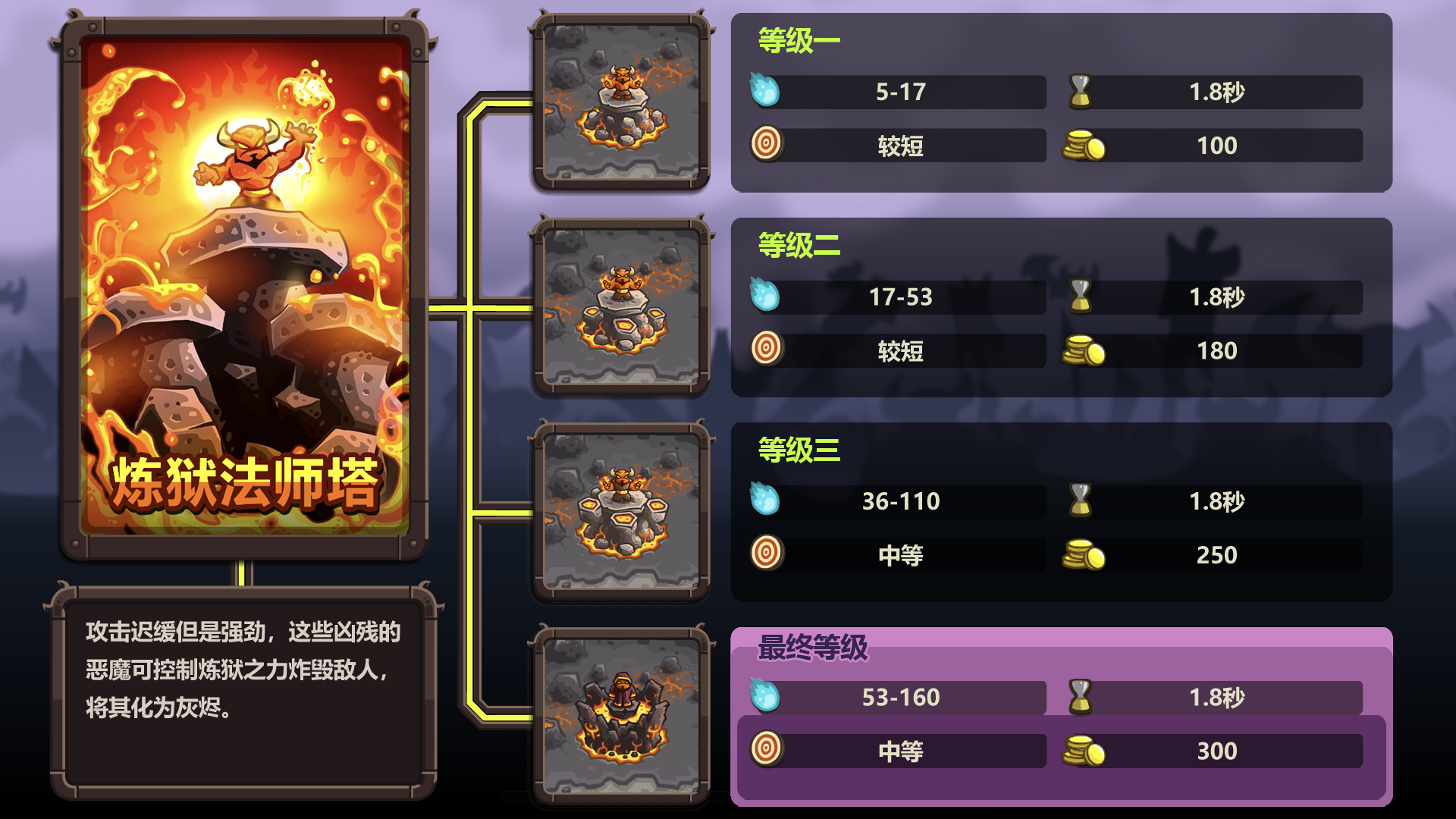Screen dimensions: 1456x819
Task: Click the damage fireball icon in 等级一
Action: [767, 93]
